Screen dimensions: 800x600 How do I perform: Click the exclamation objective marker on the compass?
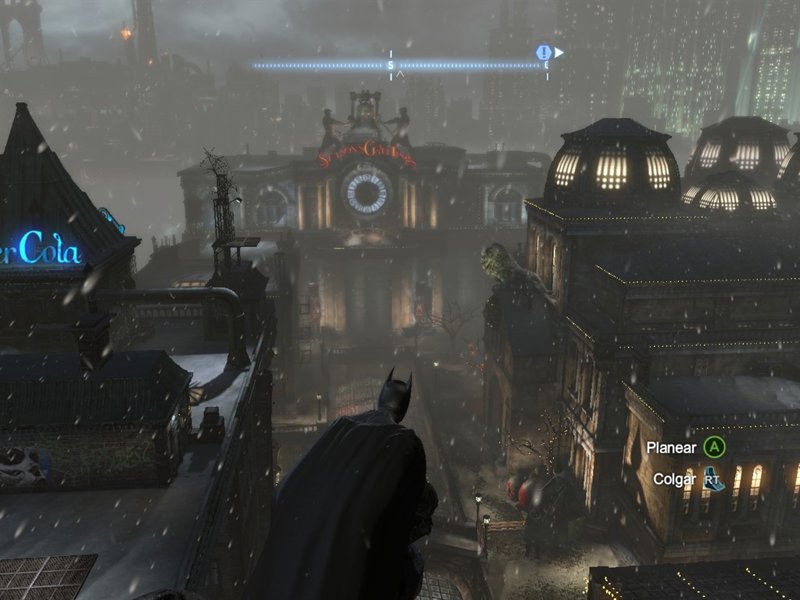[544, 52]
